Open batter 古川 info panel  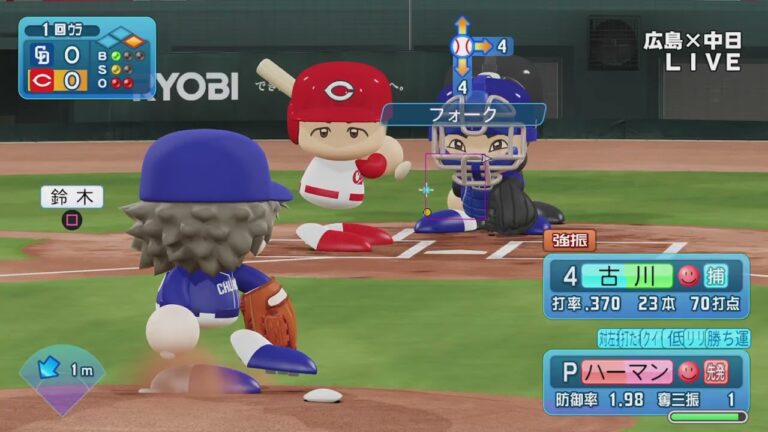pyautogui.click(x=646, y=286)
